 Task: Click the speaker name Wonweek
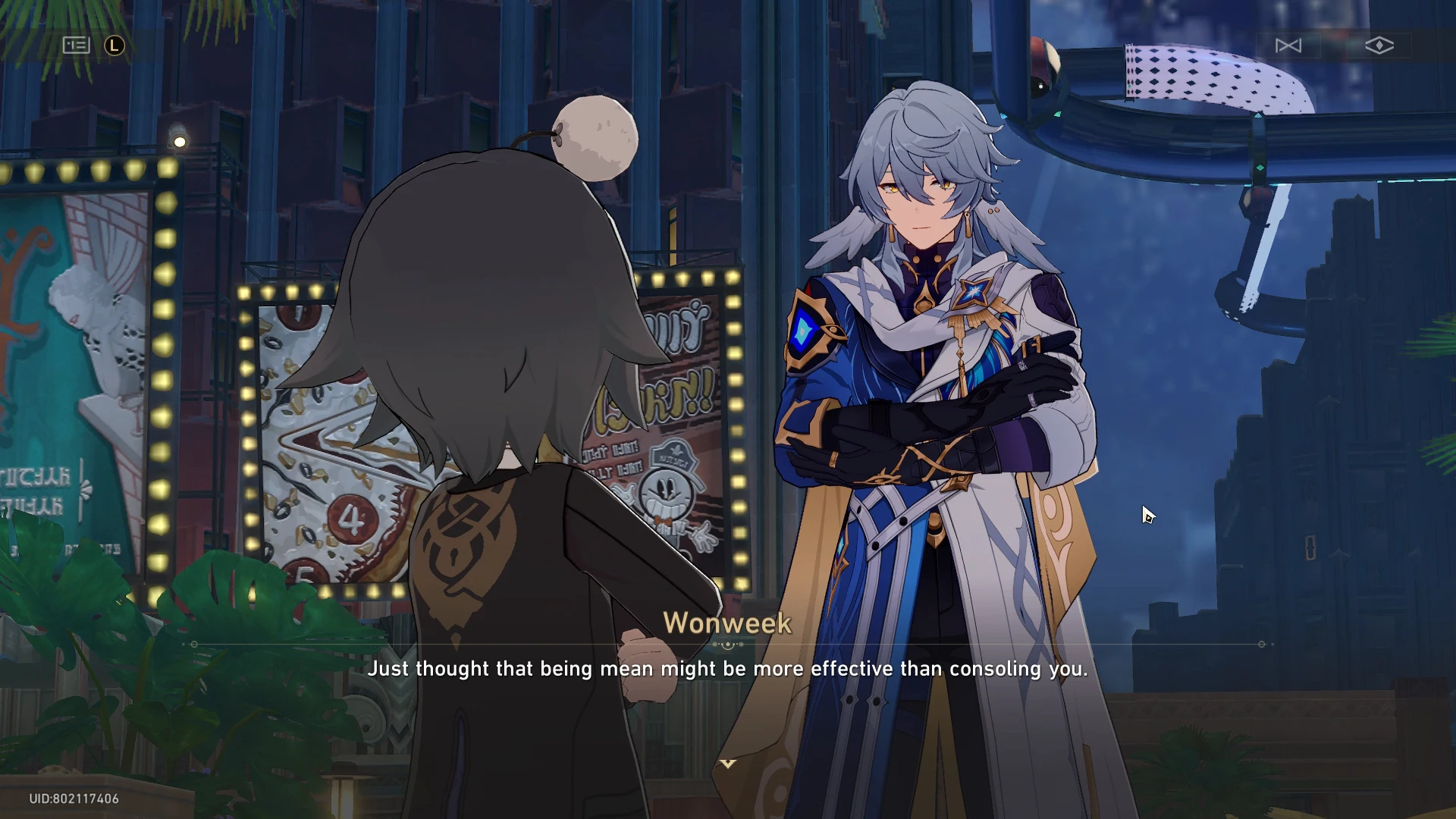pyautogui.click(x=727, y=623)
